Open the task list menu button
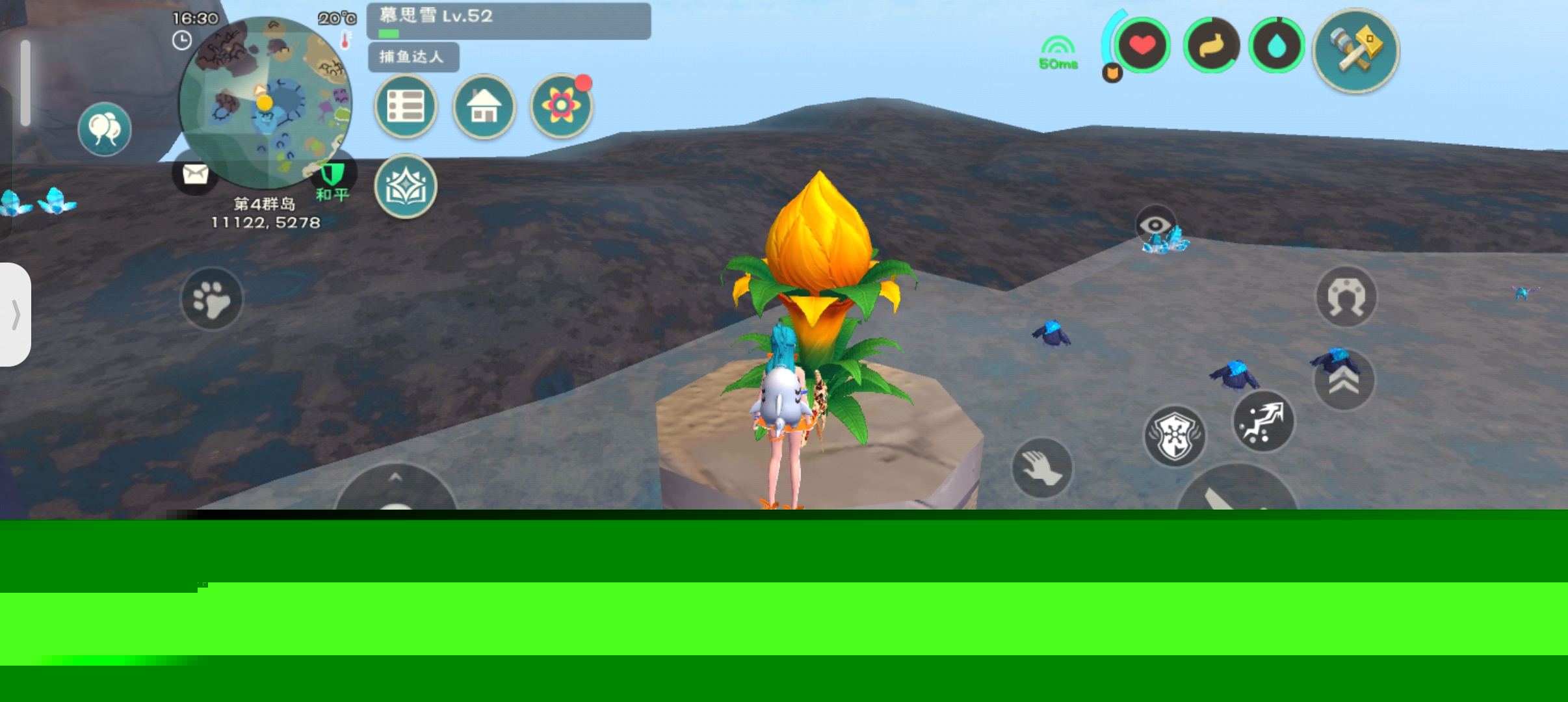 click(x=406, y=107)
